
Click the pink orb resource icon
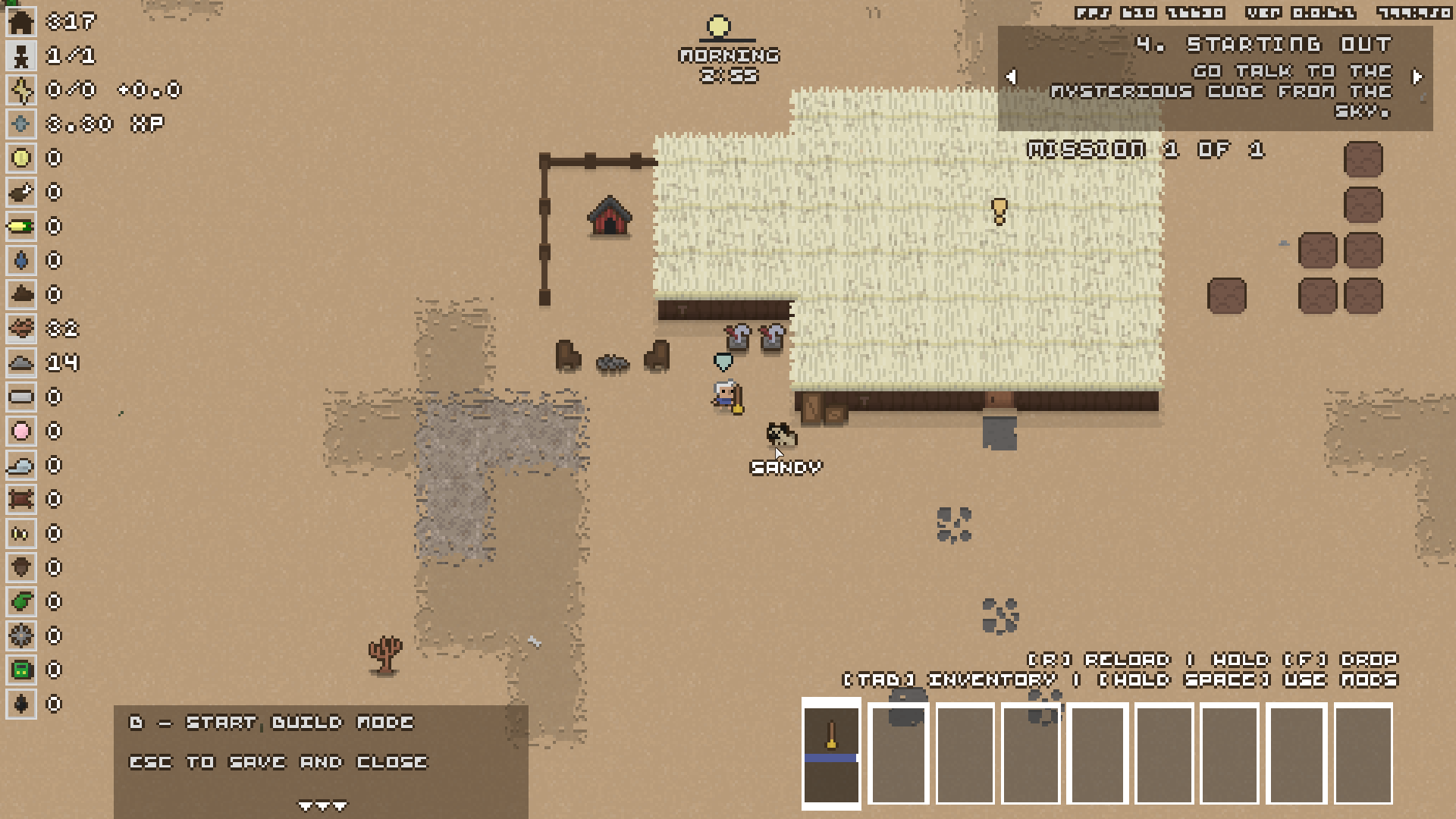point(21,431)
